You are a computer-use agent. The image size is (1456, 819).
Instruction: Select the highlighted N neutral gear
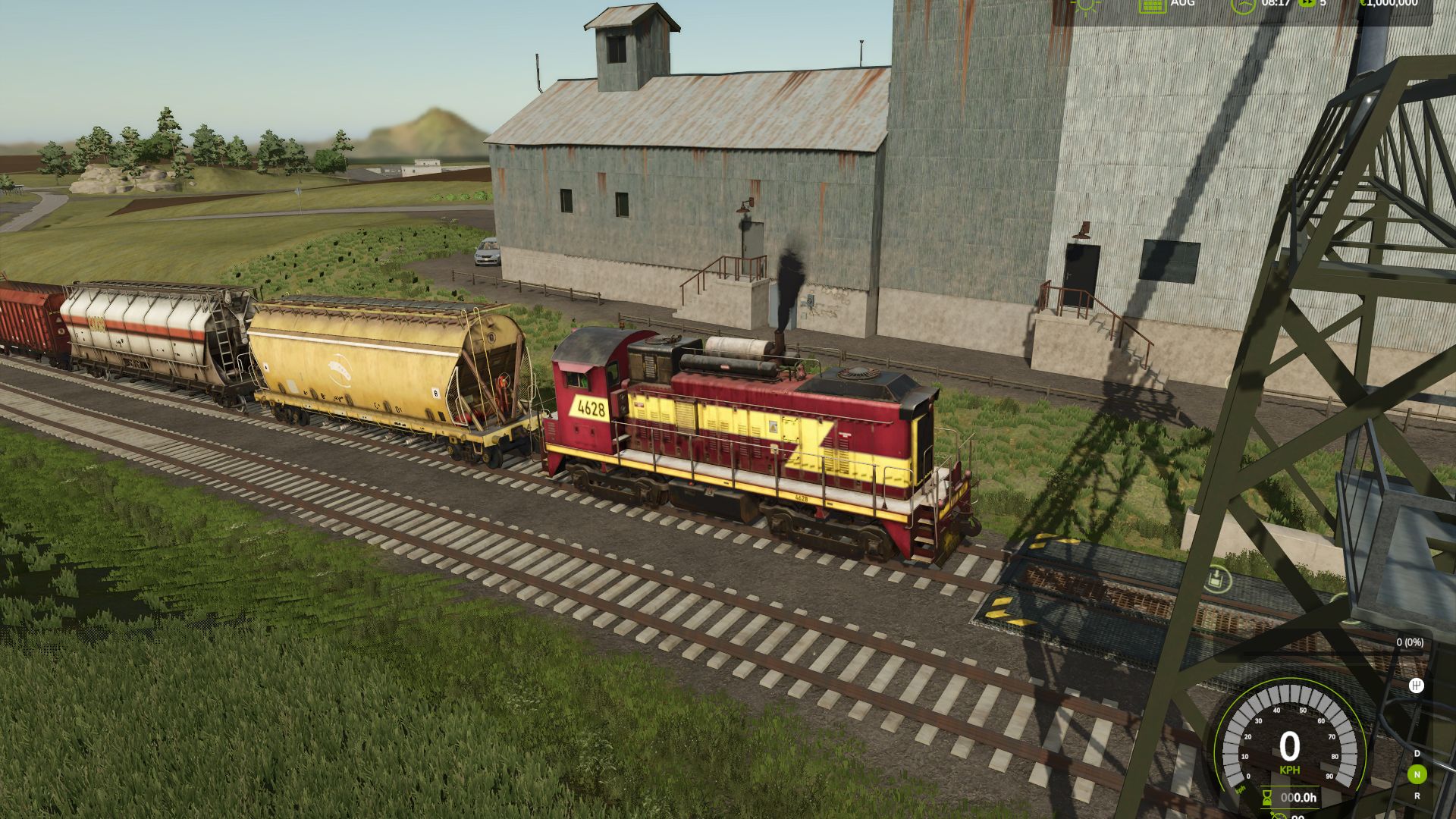coord(1417,774)
